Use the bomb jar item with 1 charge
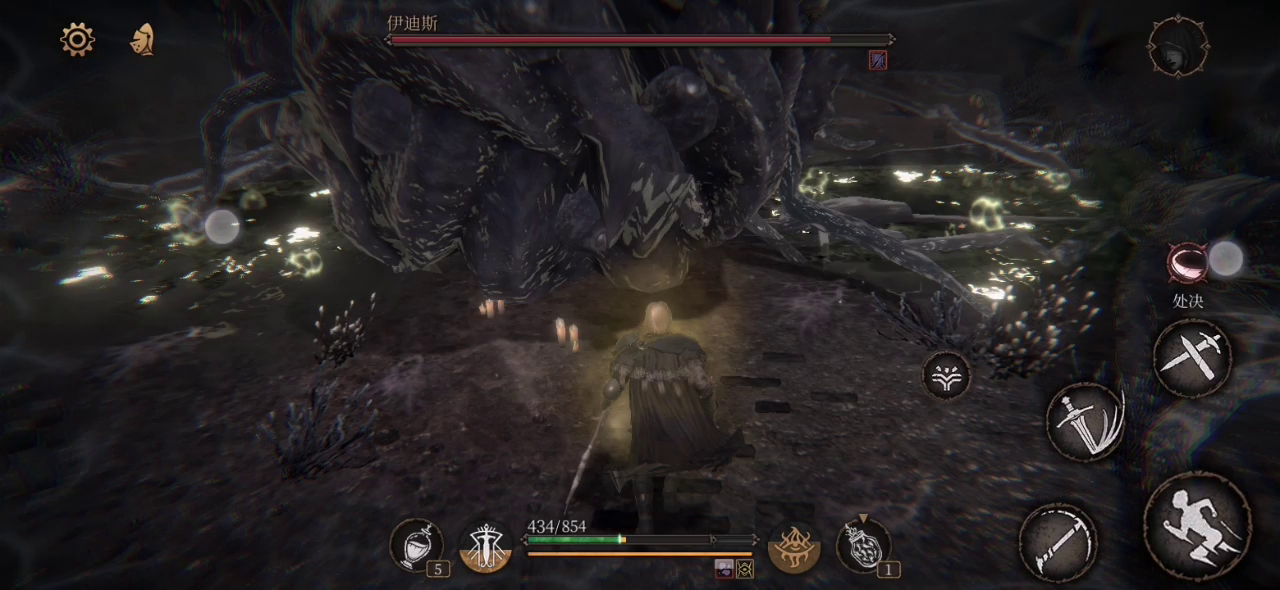This screenshot has height=590, width=1280. pos(862,546)
